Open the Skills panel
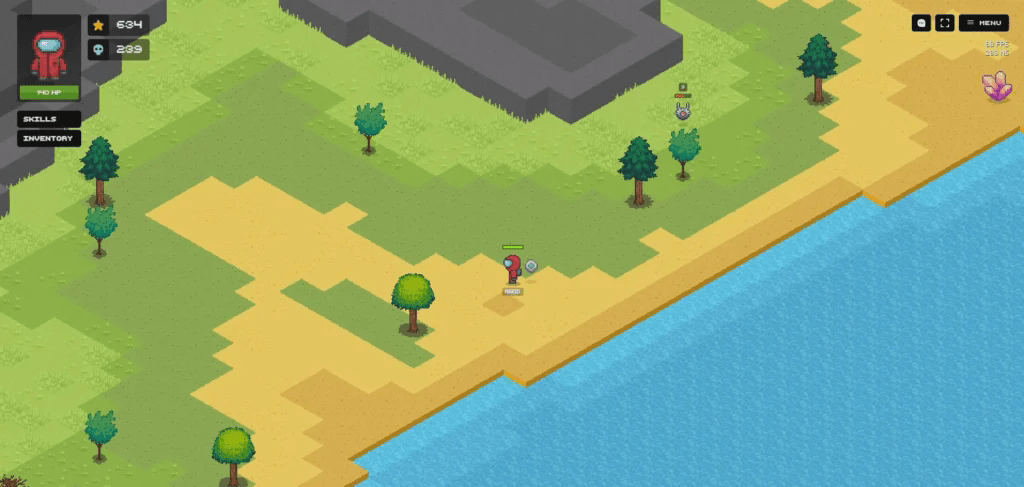 [x=48, y=119]
